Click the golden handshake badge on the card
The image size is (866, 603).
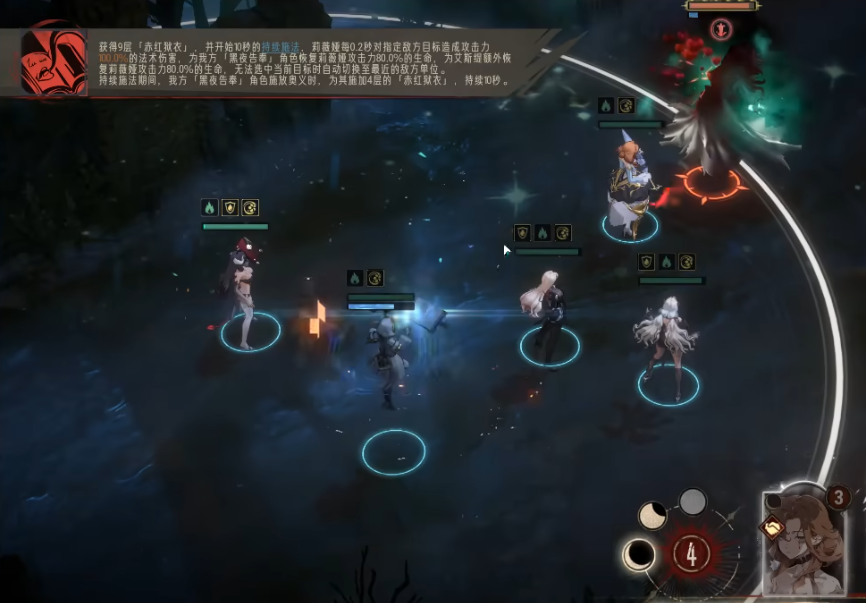pyautogui.click(x=771, y=527)
